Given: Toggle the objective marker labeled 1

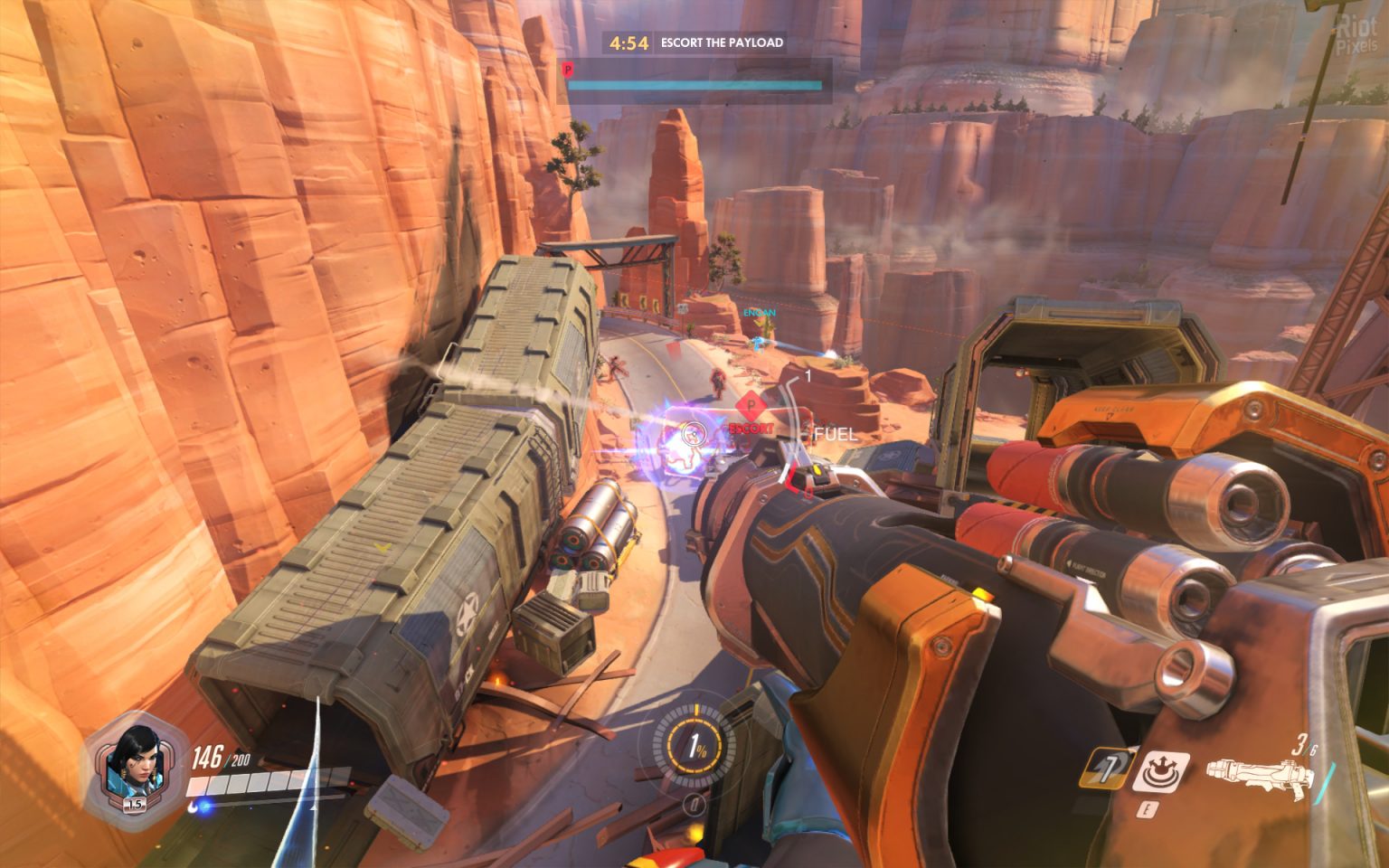Looking at the screenshot, I should 806,374.
